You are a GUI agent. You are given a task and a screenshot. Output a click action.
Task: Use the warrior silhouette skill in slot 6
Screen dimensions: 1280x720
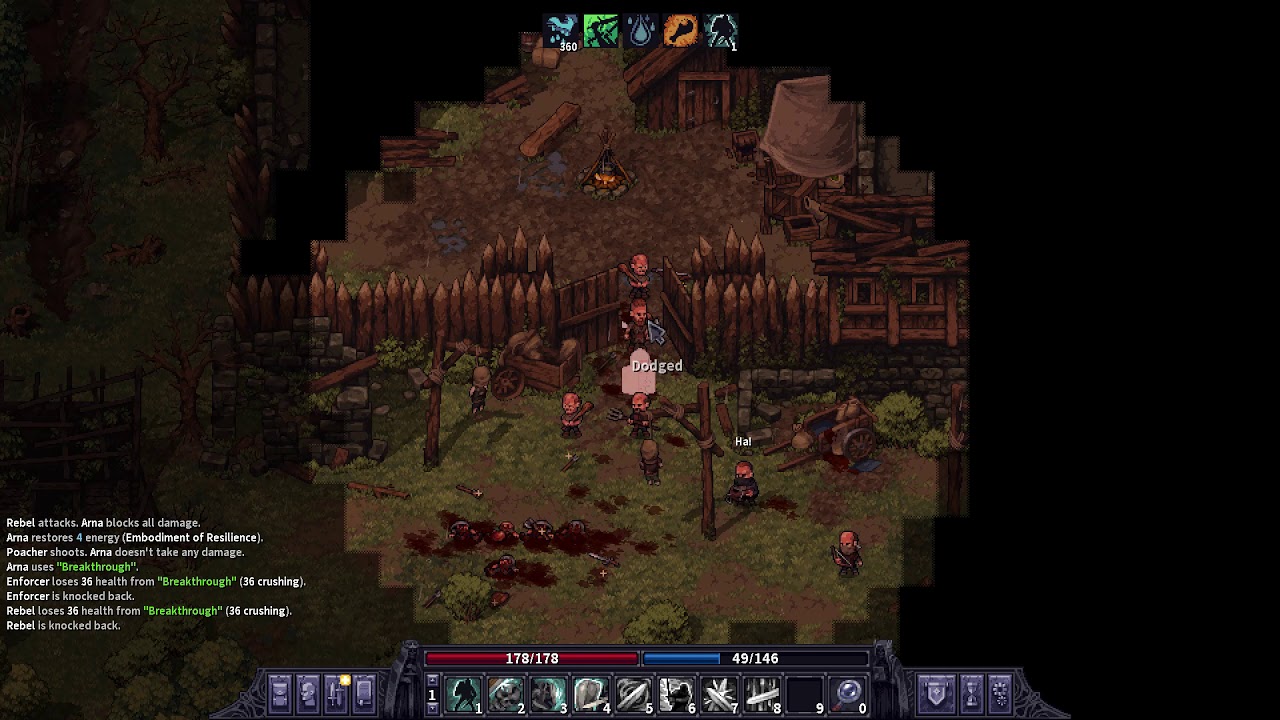(x=677, y=693)
